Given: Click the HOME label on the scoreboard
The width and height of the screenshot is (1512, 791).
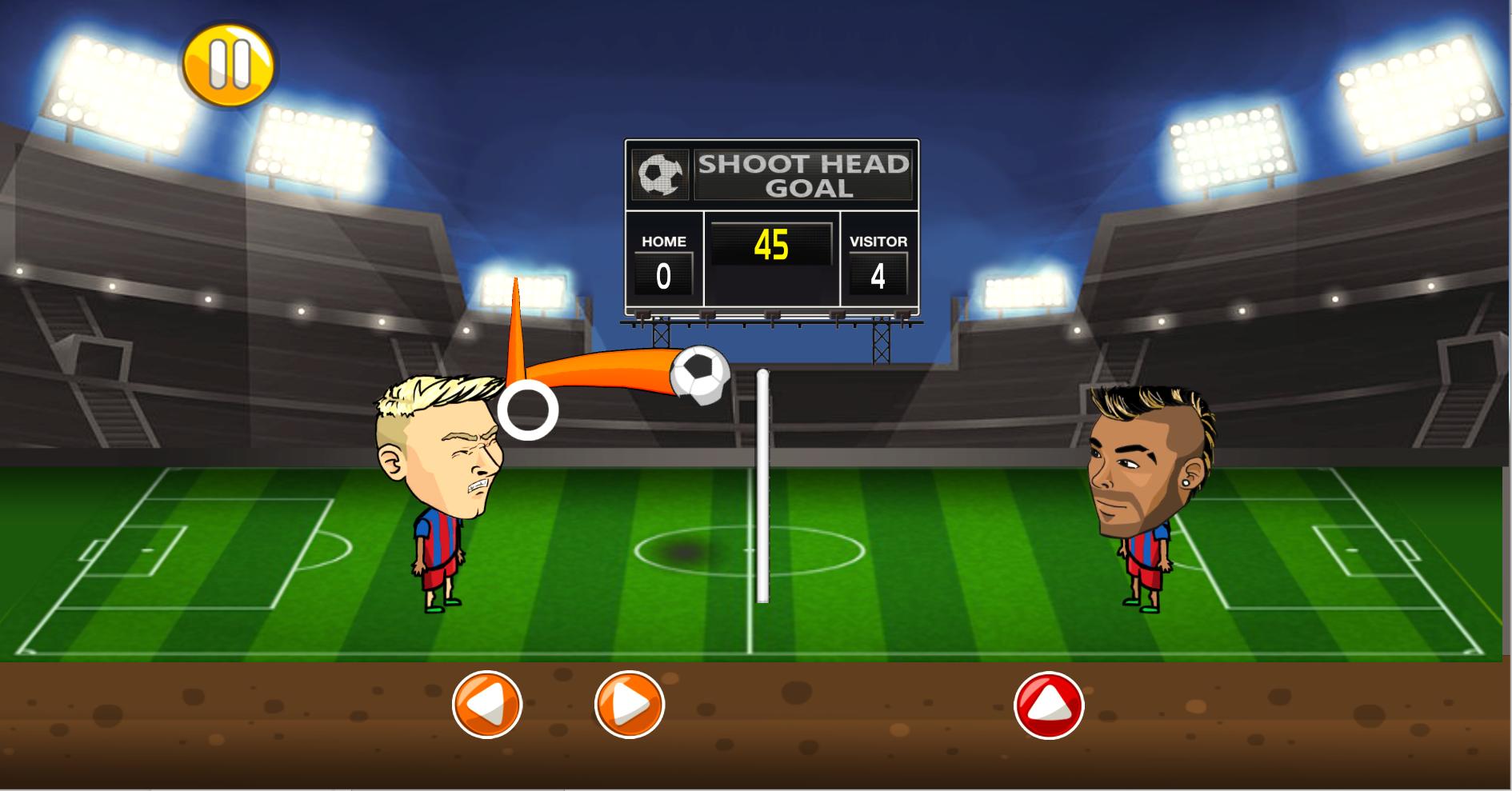Looking at the screenshot, I should (x=662, y=240).
